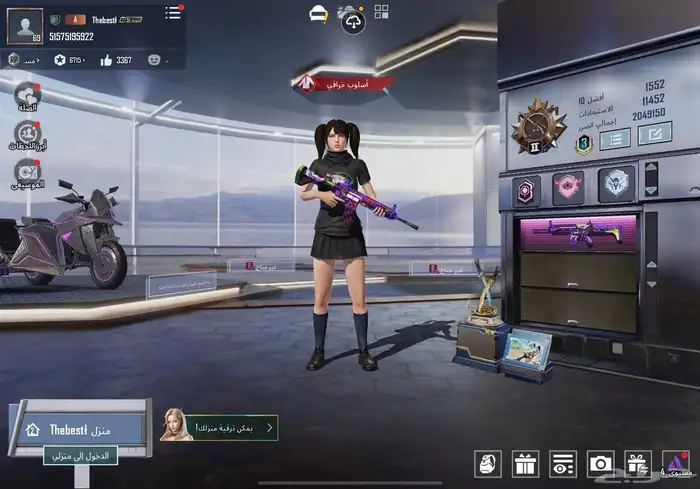700x489 pixels.
Task: Give a like with the thumbs-up icon
Action: click(105, 60)
